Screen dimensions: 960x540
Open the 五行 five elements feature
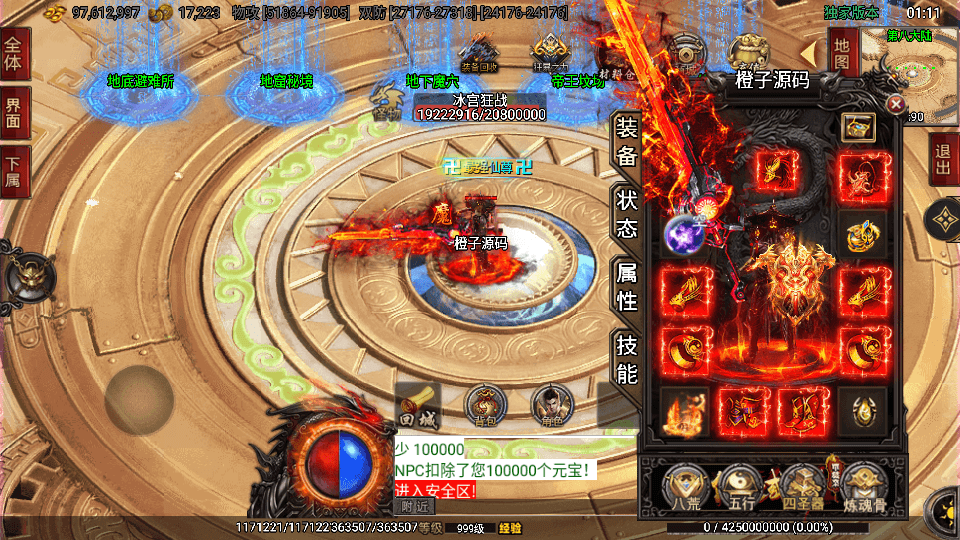pos(740,487)
